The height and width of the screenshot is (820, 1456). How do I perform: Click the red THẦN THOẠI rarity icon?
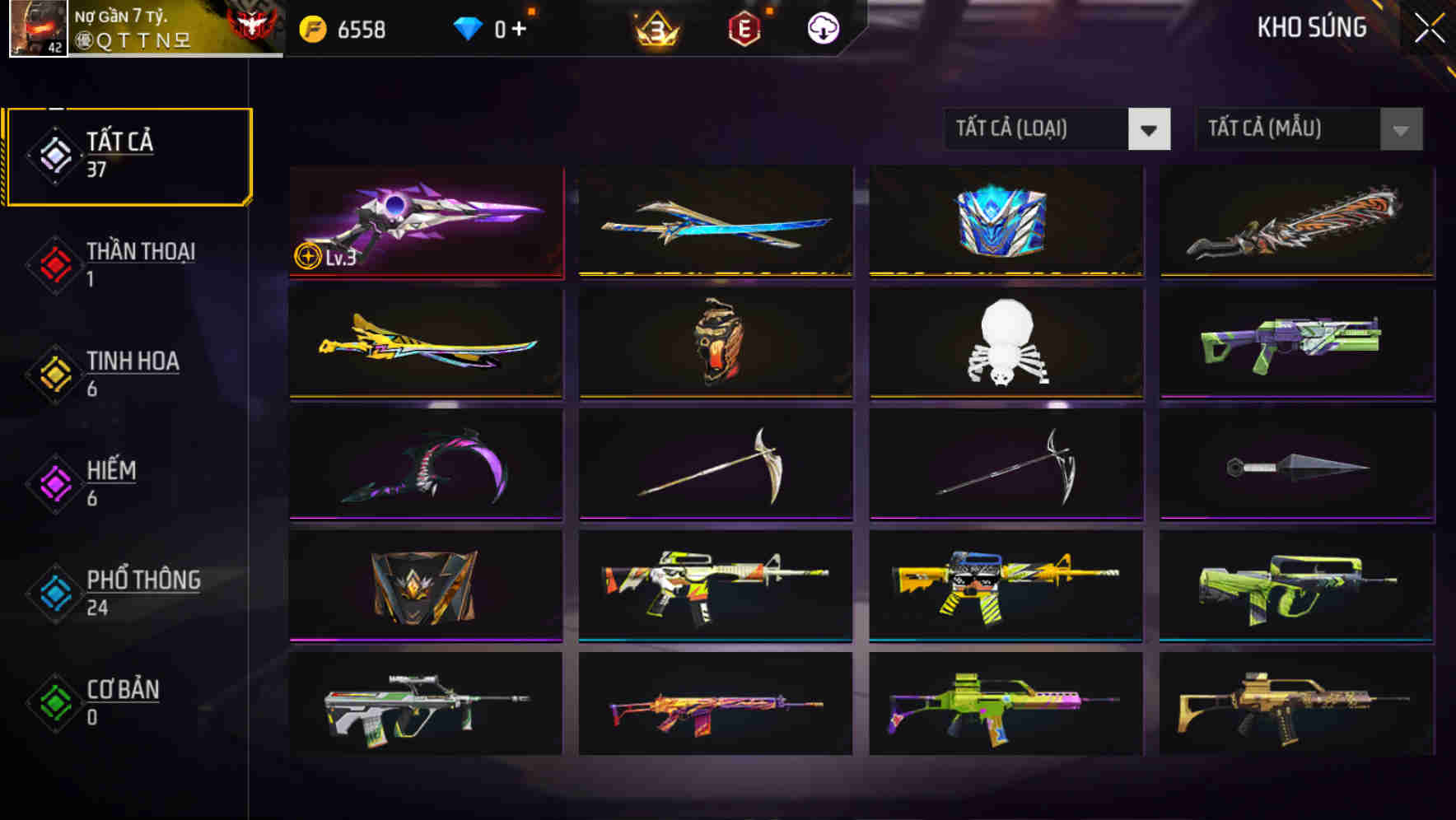tap(53, 265)
